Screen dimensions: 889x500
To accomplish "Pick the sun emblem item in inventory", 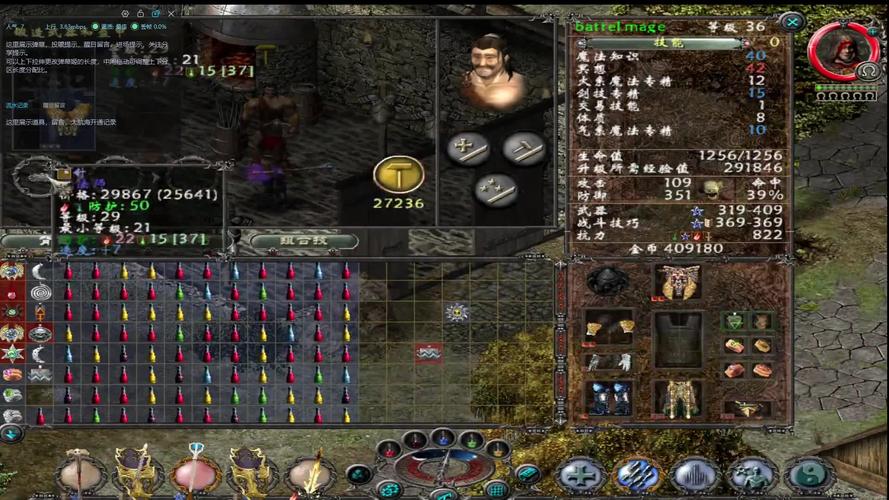I will pyautogui.click(x=457, y=312).
